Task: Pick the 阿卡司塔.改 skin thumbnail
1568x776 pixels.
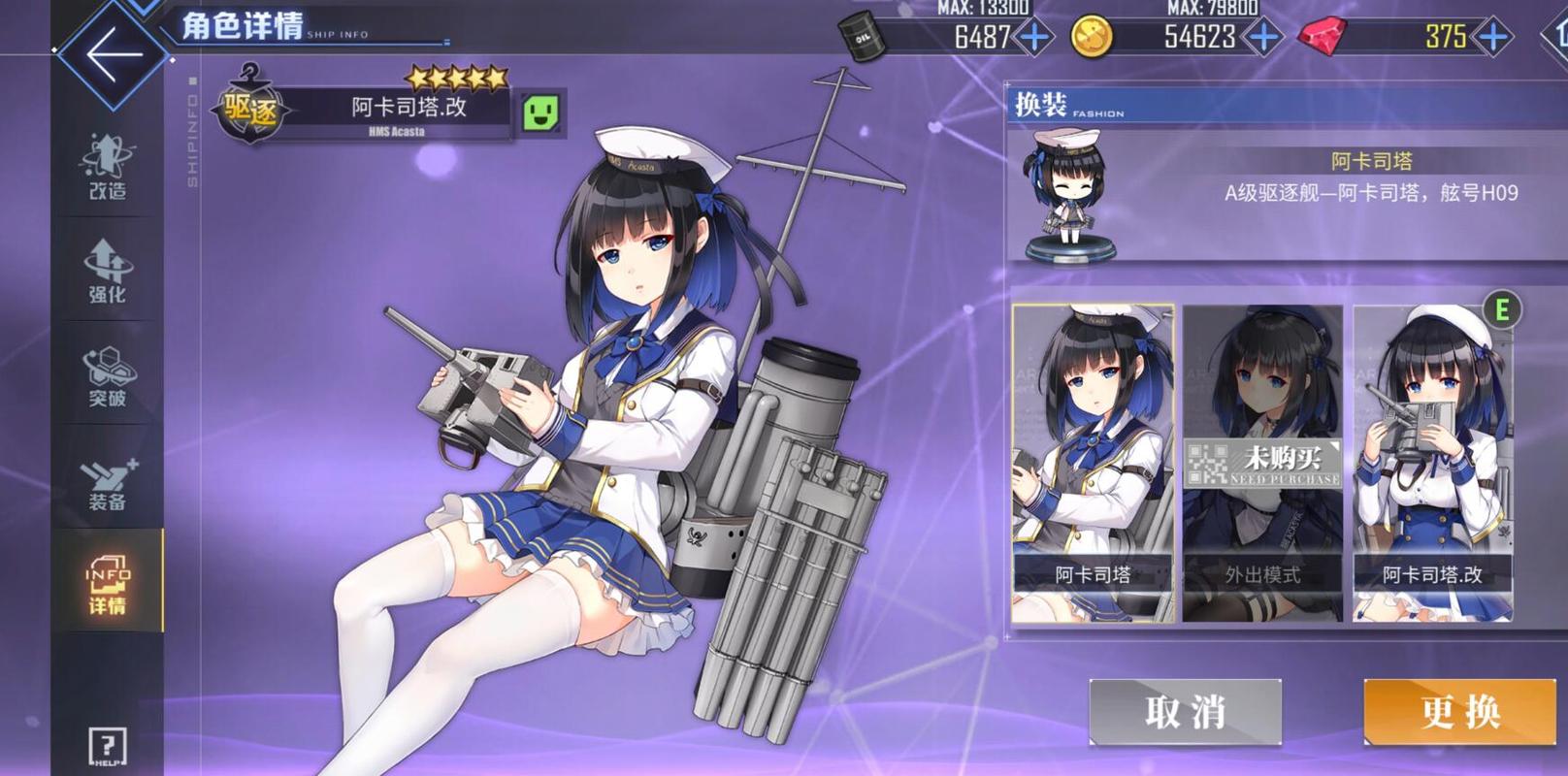Action: (1432, 463)
